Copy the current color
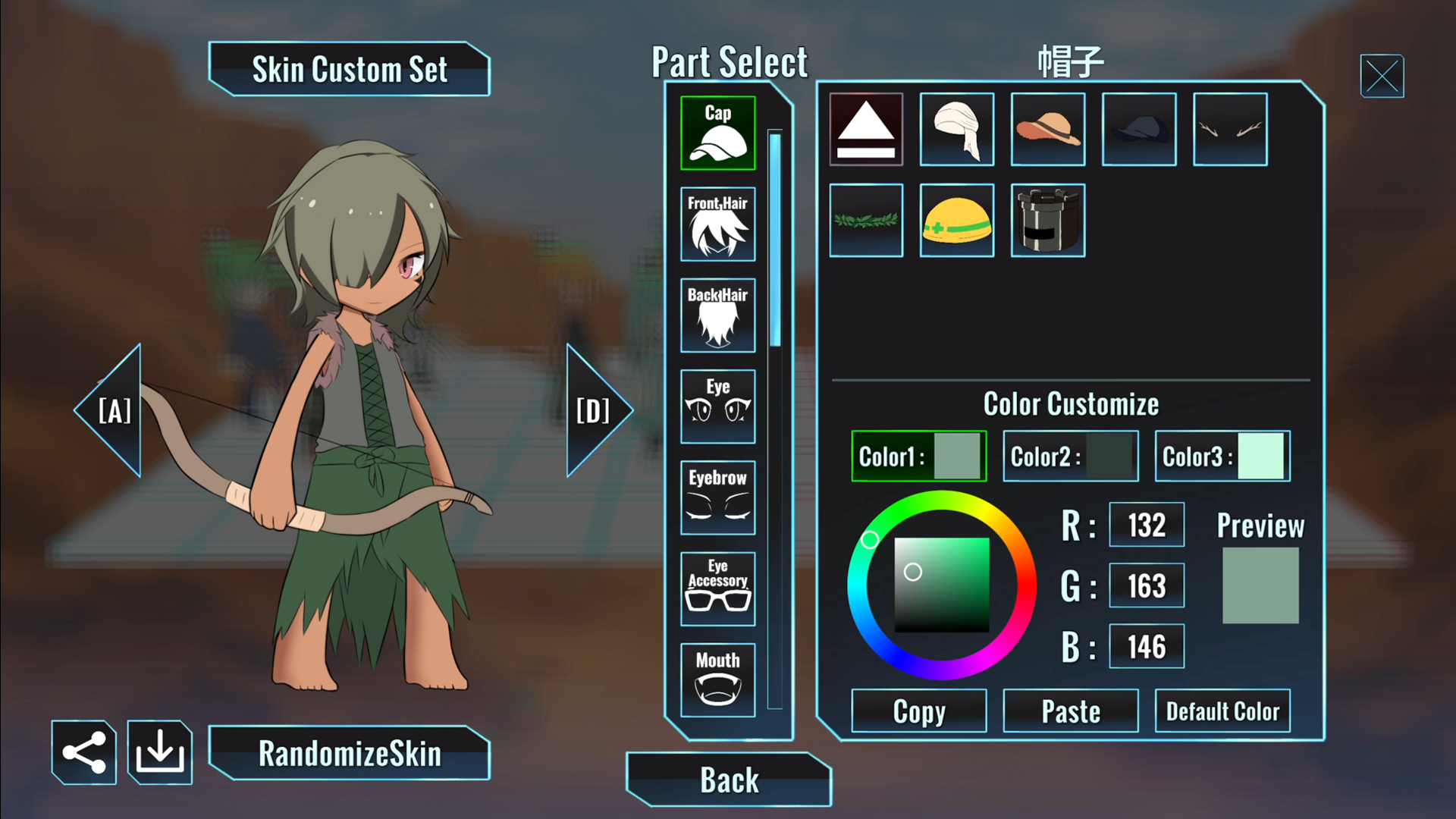 pyautogui.click(x=919, y=711)
